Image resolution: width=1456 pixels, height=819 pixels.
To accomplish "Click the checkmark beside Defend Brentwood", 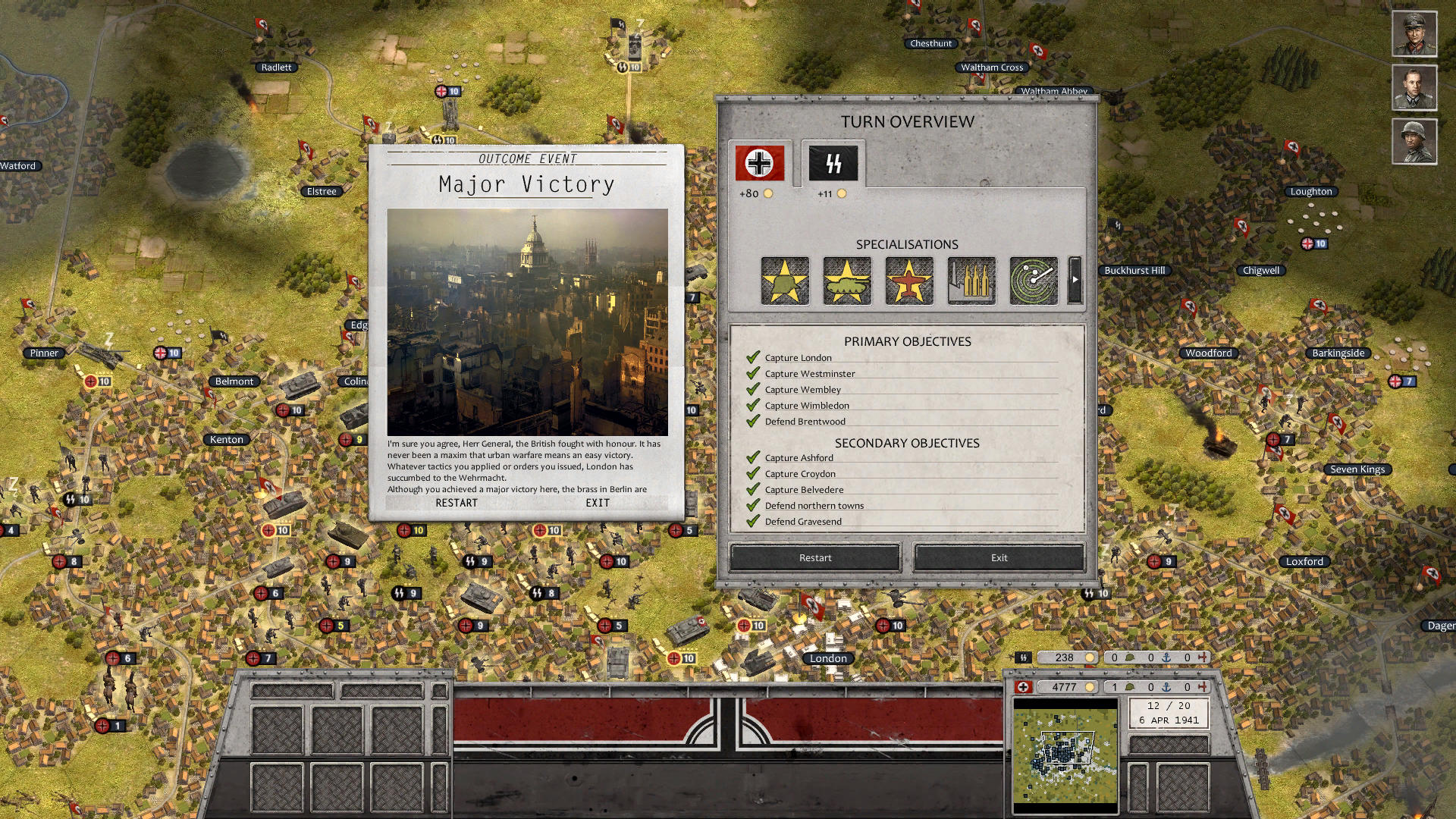I will [x=753, y=420].
